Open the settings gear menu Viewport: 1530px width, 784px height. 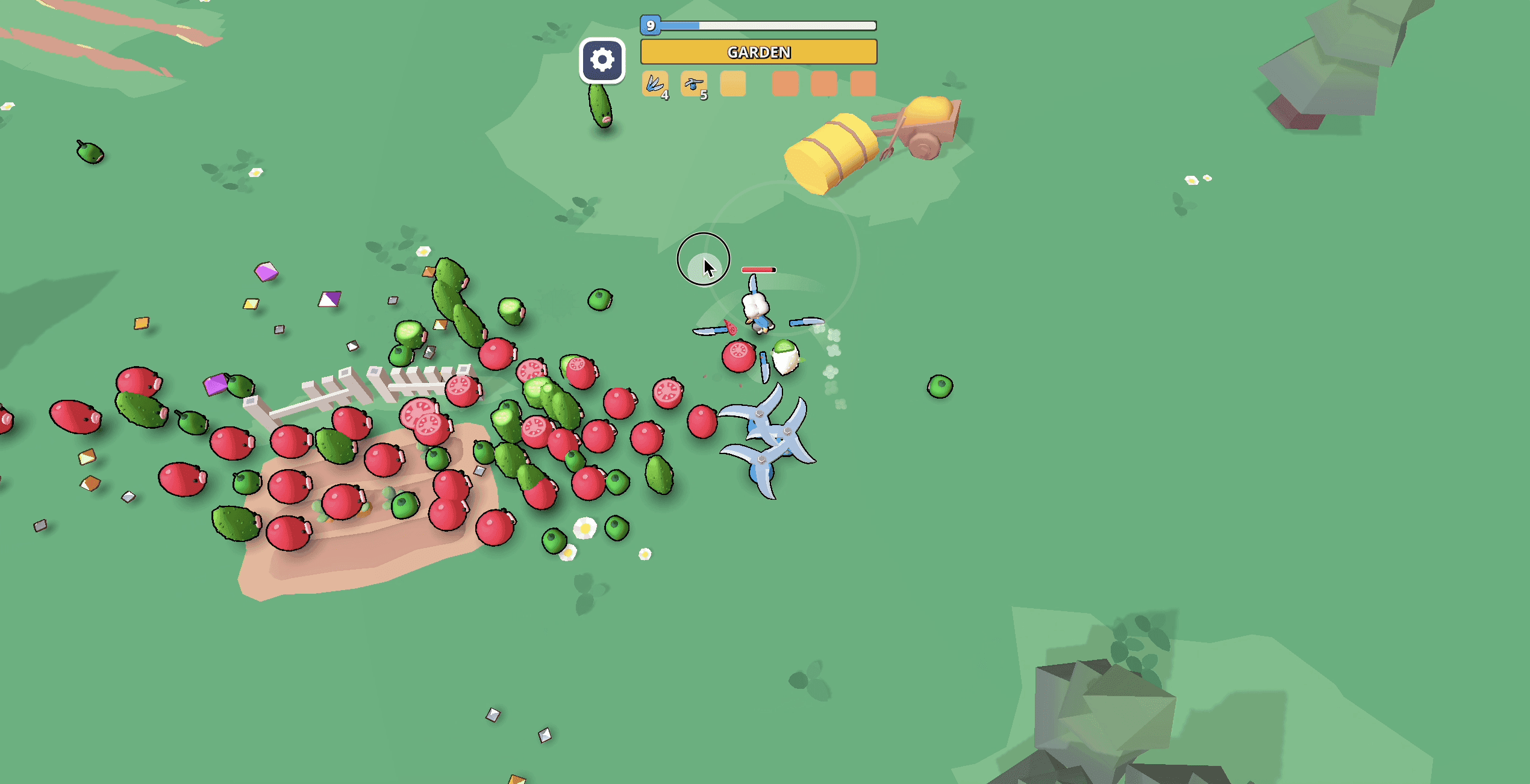(x=602, y=60)
